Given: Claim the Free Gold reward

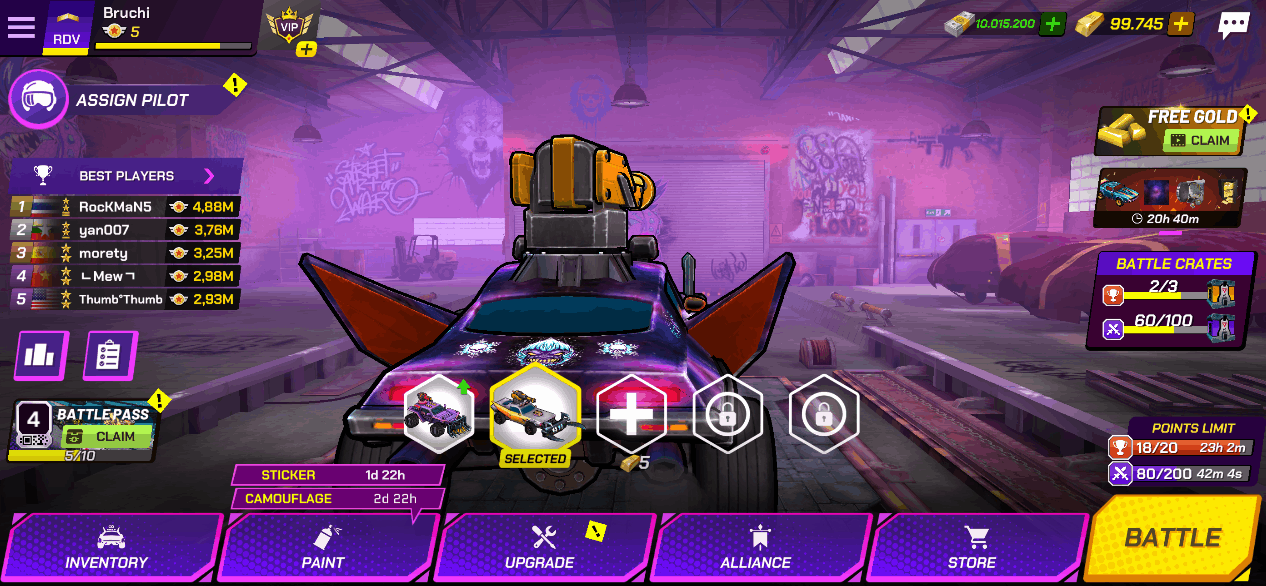Looking at the screenshot, I should click(x=1203, y=141).
